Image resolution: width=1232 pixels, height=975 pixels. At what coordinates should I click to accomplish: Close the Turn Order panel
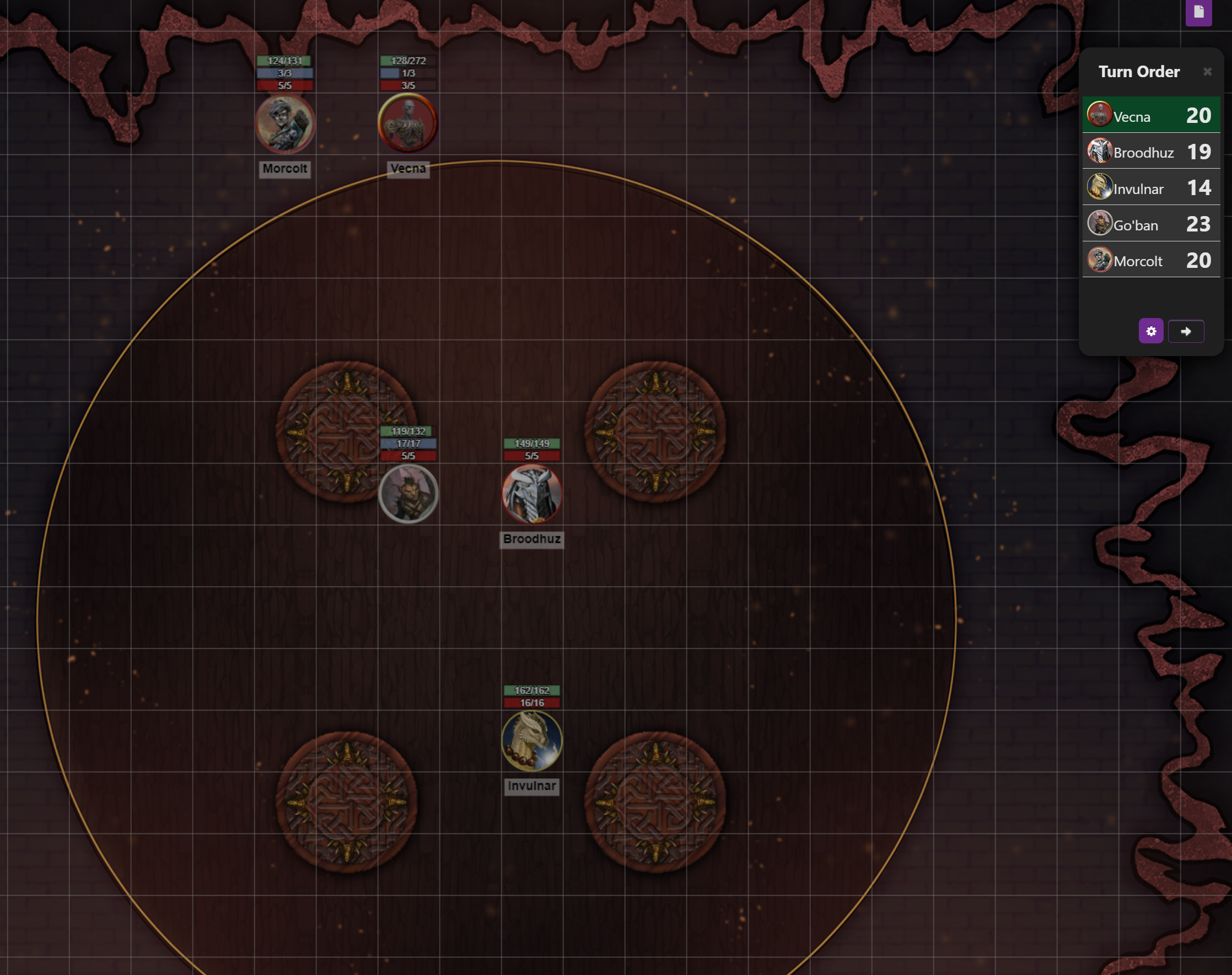(x=1207, y=72)
